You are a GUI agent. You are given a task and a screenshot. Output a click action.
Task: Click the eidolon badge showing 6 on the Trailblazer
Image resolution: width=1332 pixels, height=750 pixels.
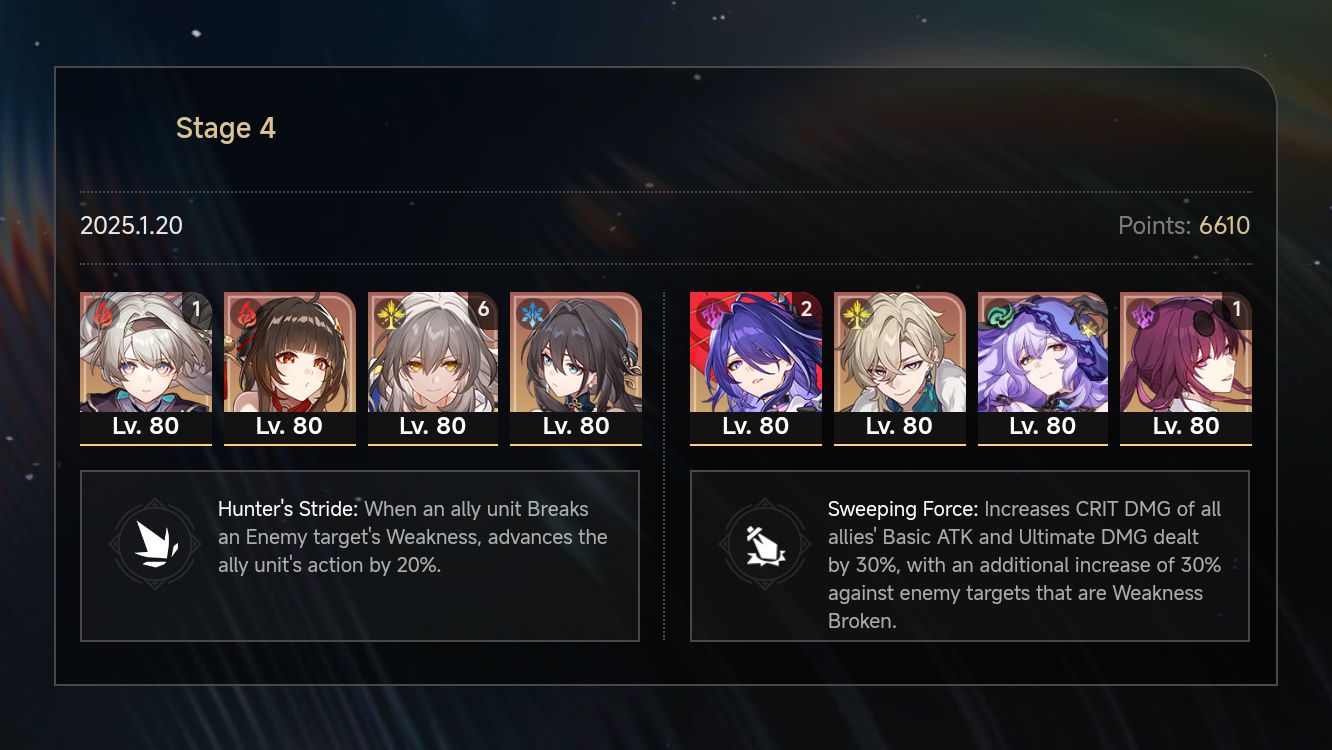486,311
